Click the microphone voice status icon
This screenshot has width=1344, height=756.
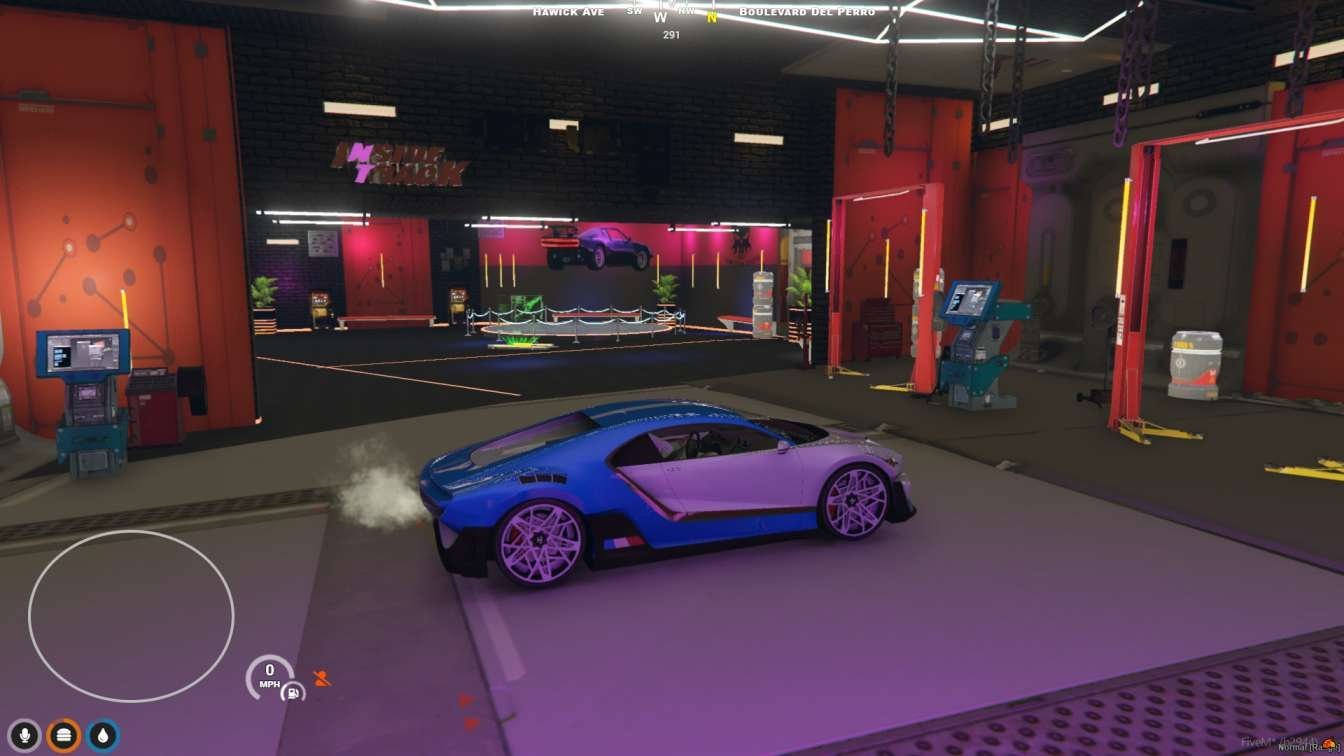(24, 736)
